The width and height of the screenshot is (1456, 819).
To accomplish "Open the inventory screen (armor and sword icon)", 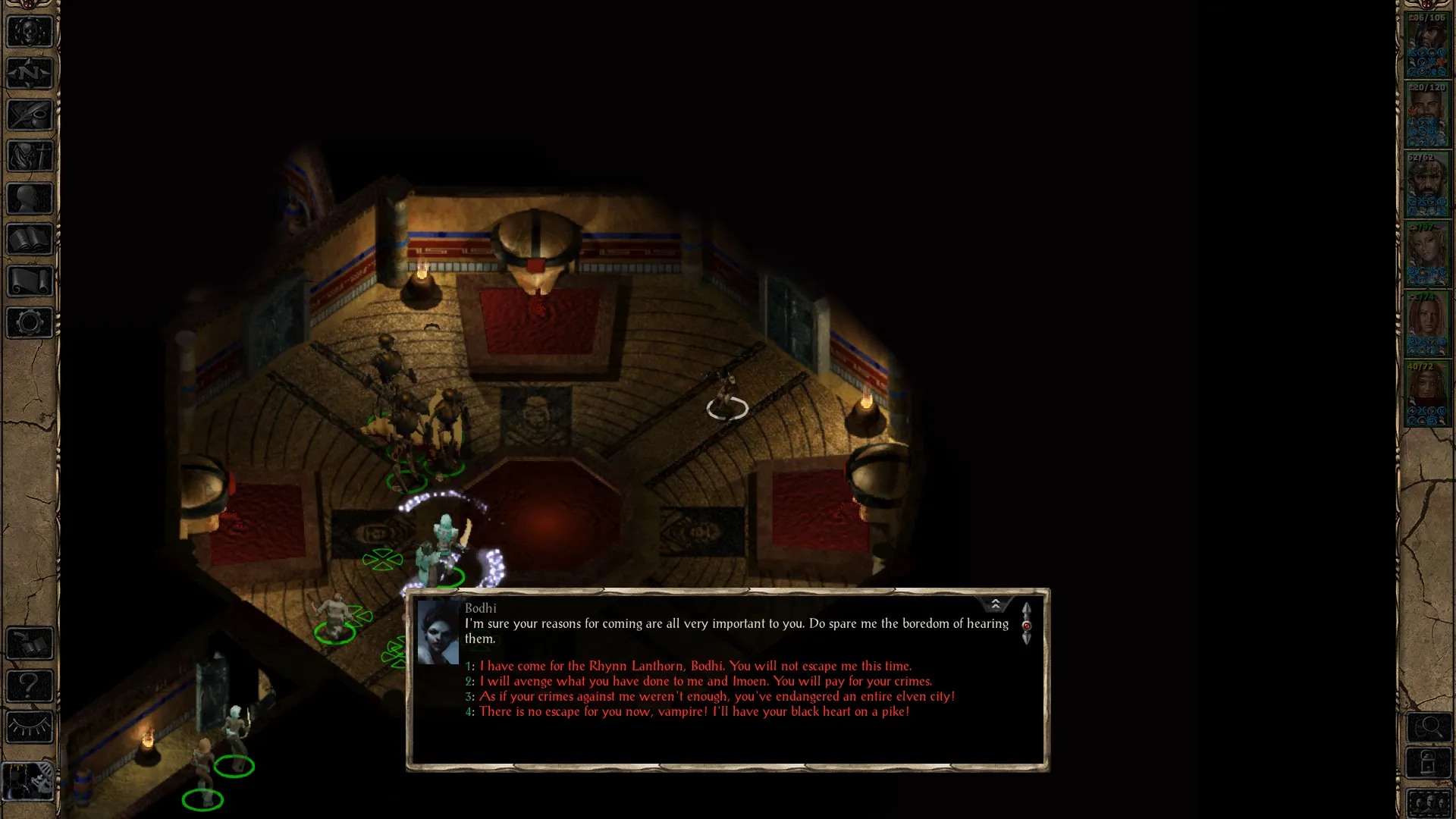I will 30,157.
